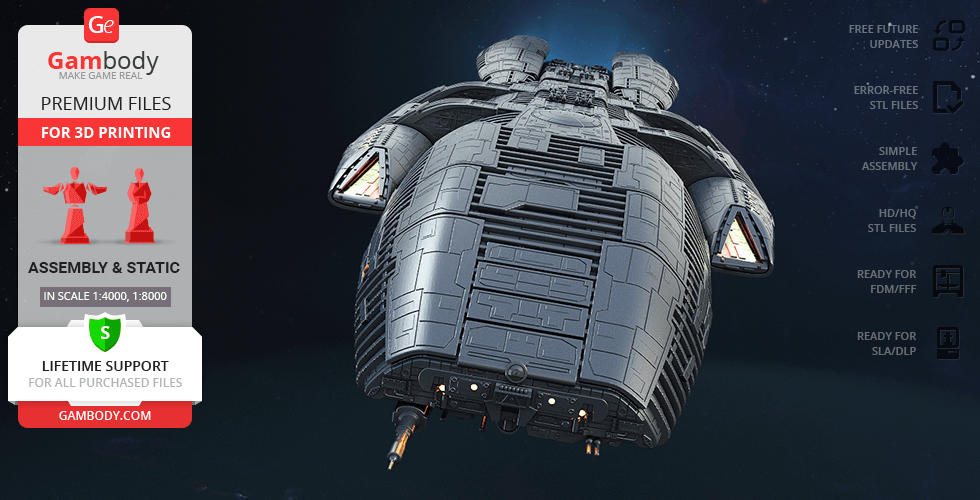This screenshot has width=980, height=500.
Task: Choose the Error-Free STL Files icon
Action: [947, 97]
